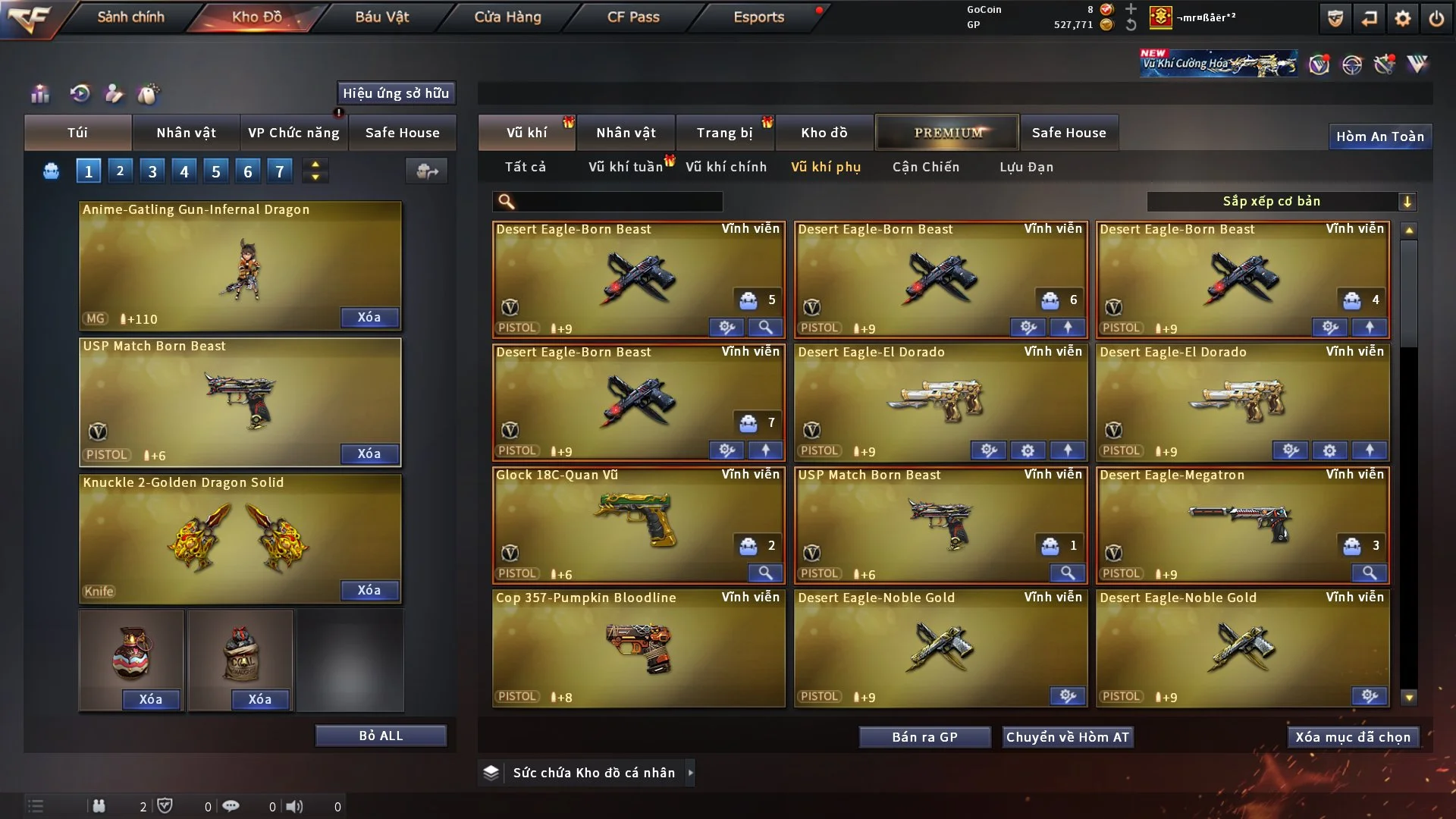This screenshot has width=1456, height=819.
Task: Open the Sắp xếp cơ bản sort dropdown
Action: (x=1281, y=202)
